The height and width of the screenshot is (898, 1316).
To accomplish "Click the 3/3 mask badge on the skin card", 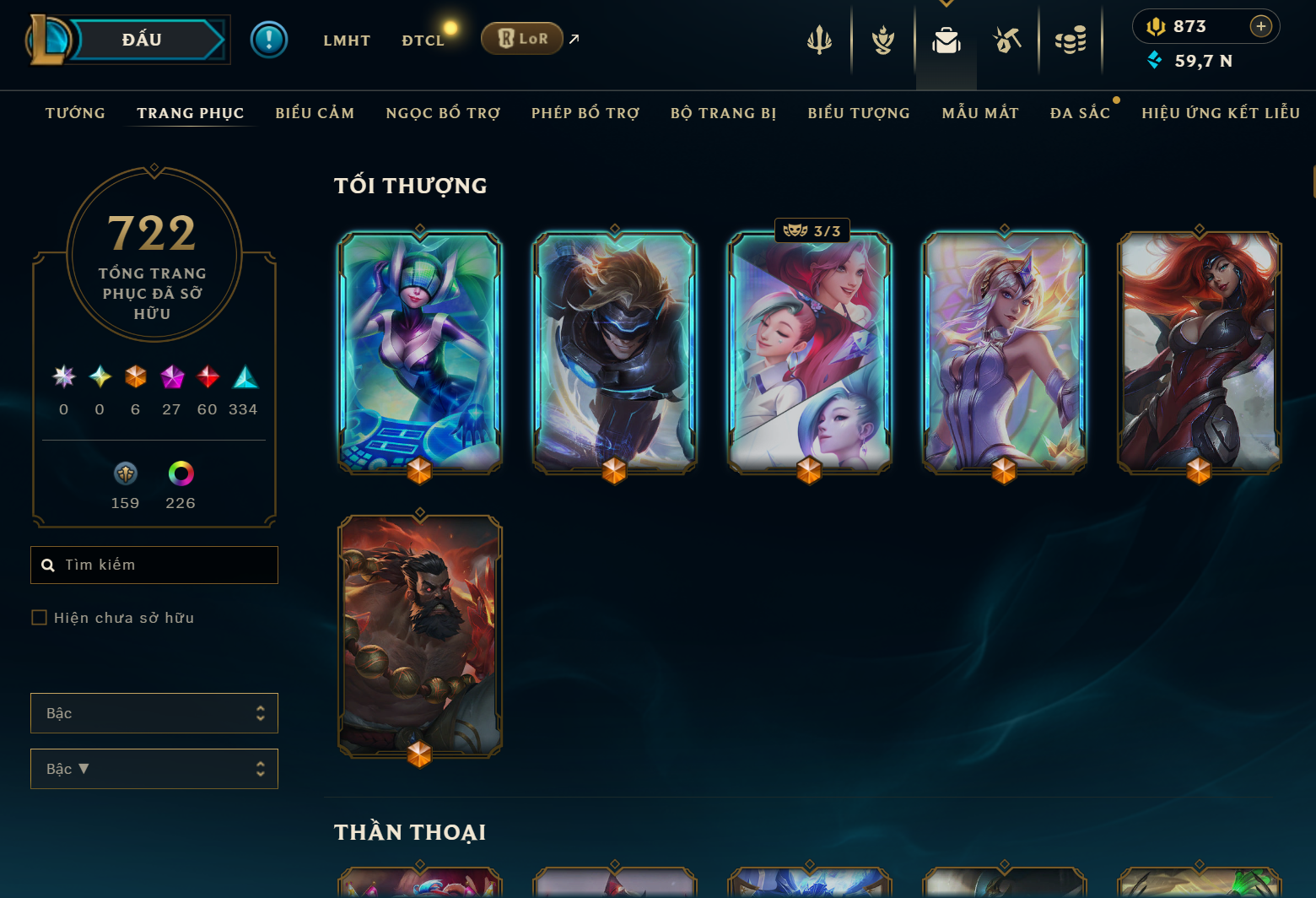I will [x=812, y=230].
